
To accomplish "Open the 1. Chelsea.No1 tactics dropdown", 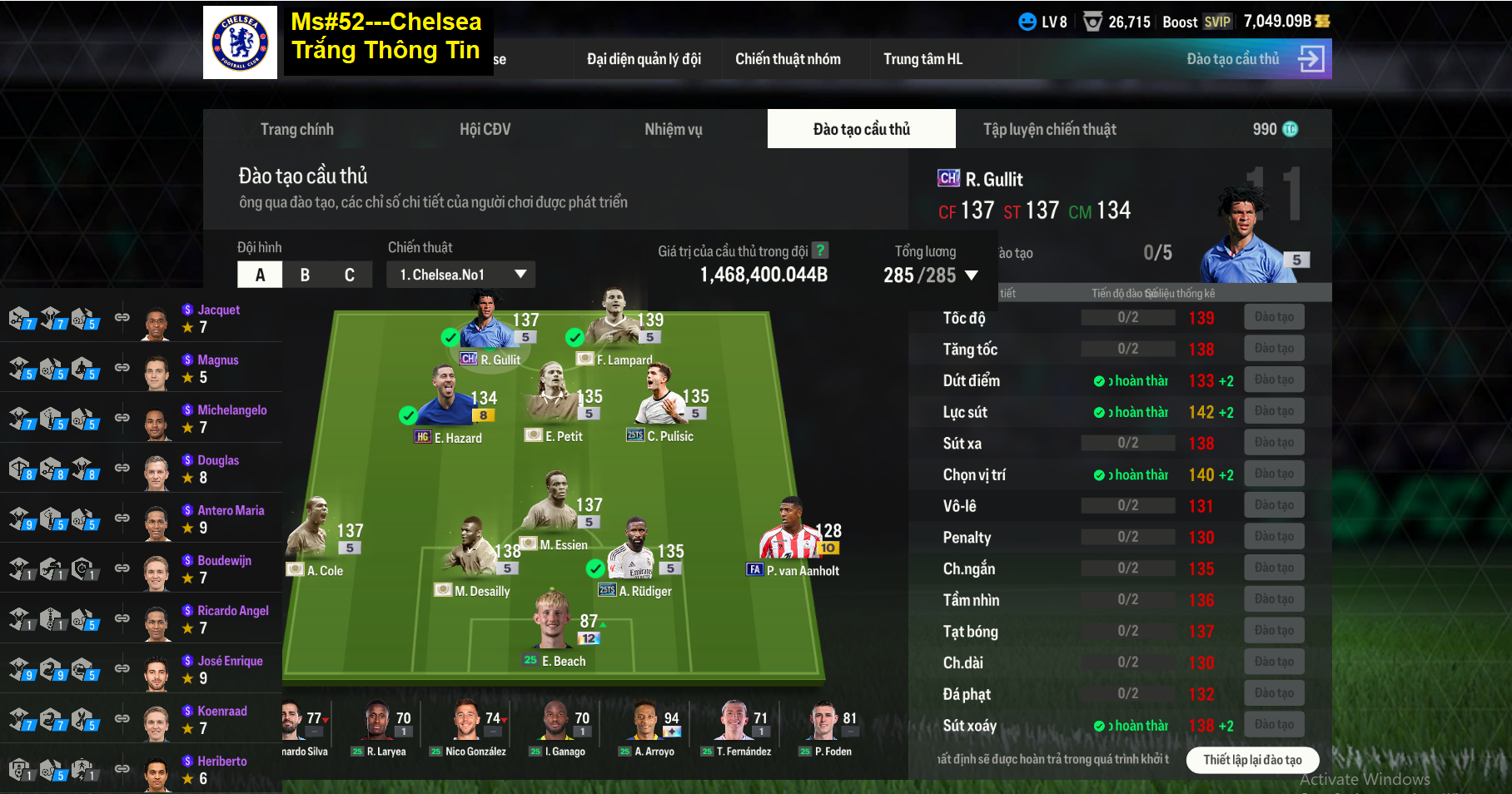I will click(460, 274).
